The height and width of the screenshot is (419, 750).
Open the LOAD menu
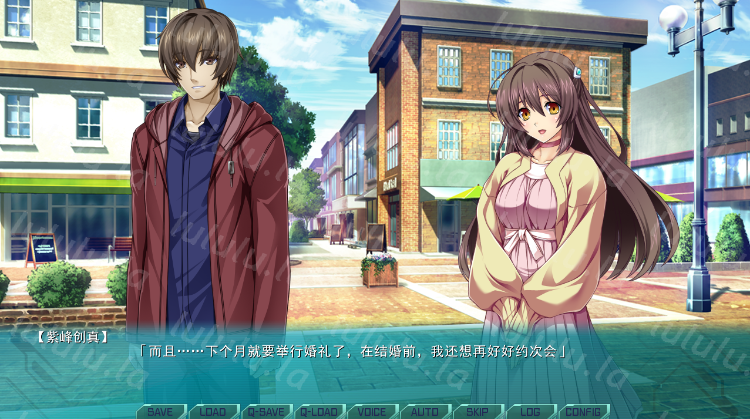(213, 411)
